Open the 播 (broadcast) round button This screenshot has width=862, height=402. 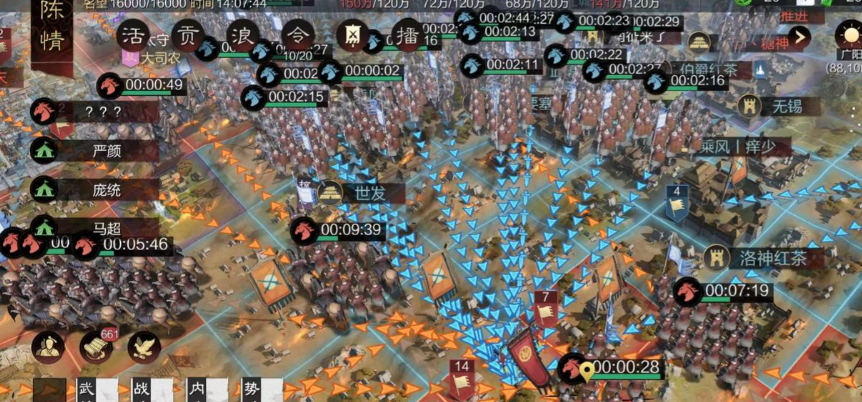click(x=406, y=35)
